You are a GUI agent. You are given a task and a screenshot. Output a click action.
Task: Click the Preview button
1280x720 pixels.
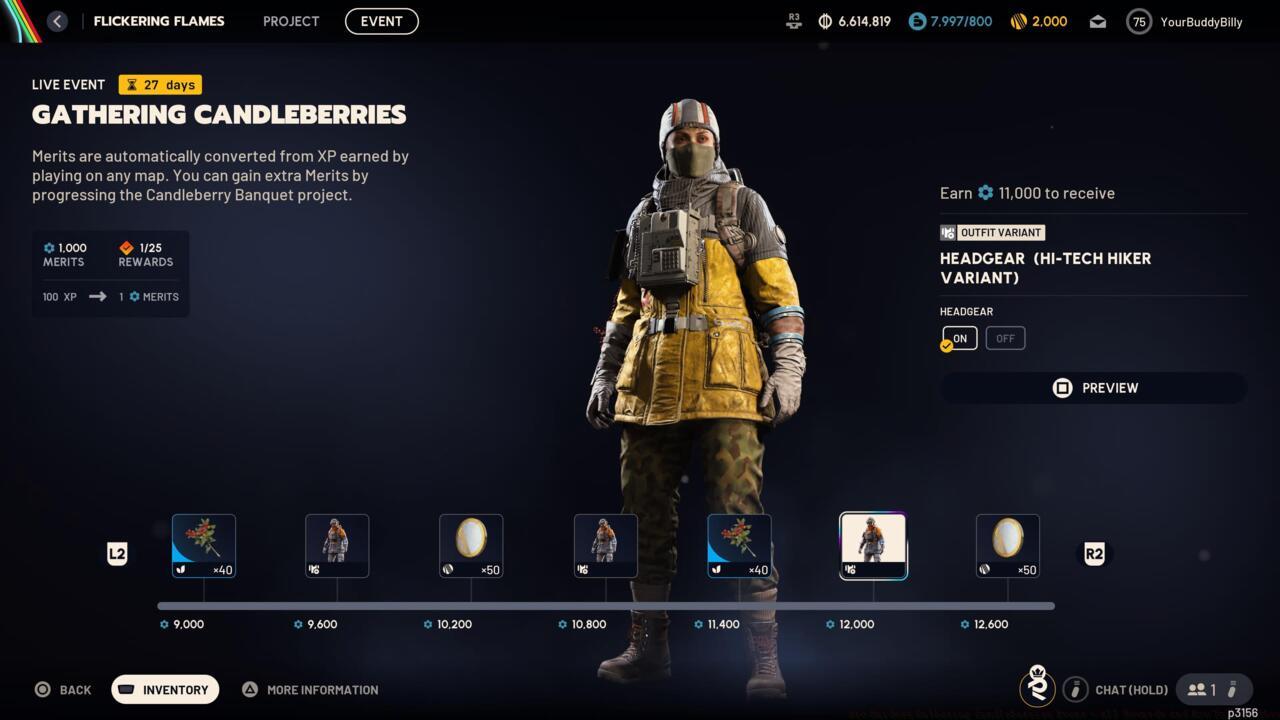[x=1093, y=388]
